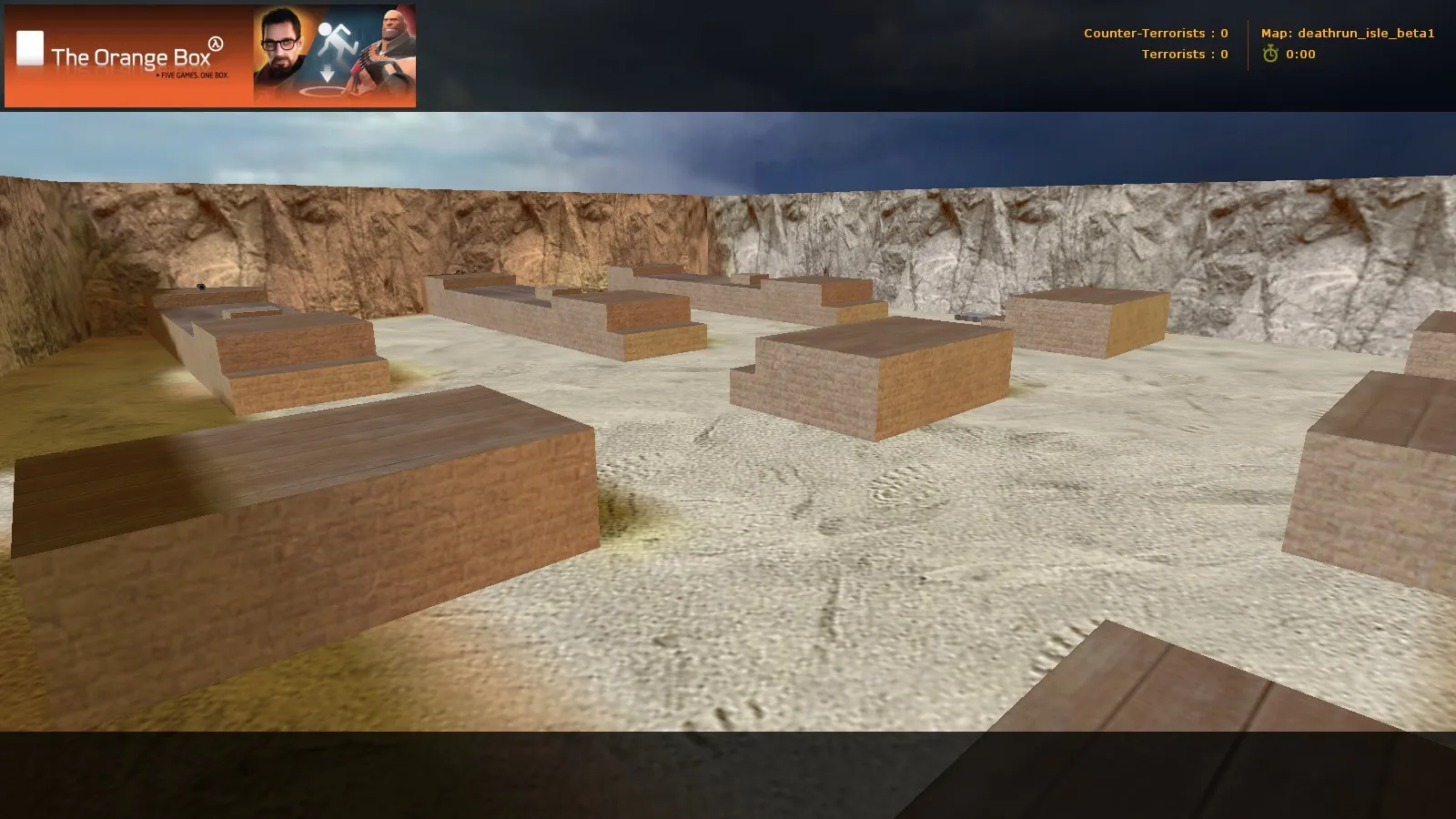Screen dimensions: 1456x819
Task: Click the stopwatch timer icon
Action: click(1271, 53)
